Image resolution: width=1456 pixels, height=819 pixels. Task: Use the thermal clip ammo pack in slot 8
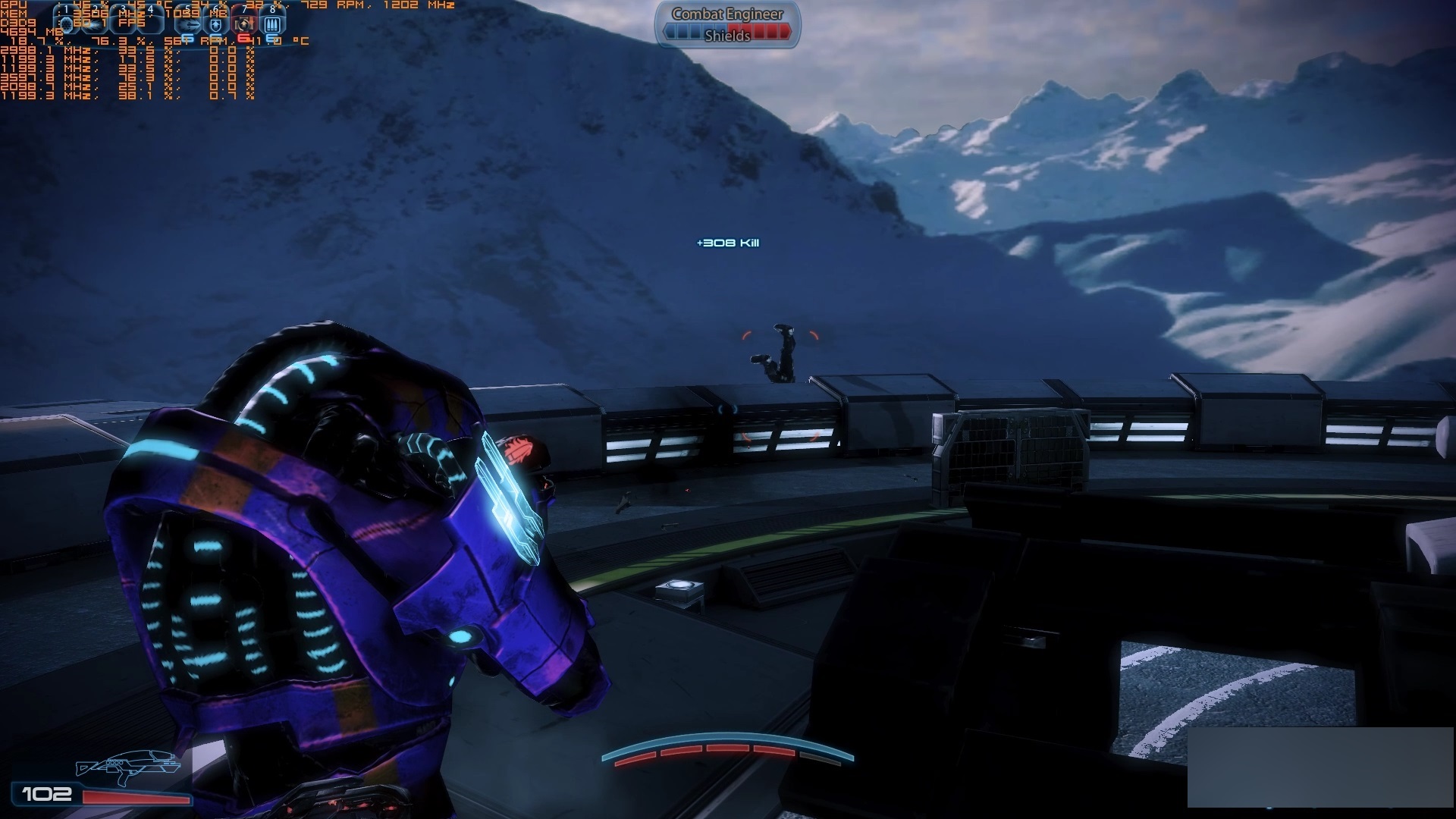coord(272,24)
